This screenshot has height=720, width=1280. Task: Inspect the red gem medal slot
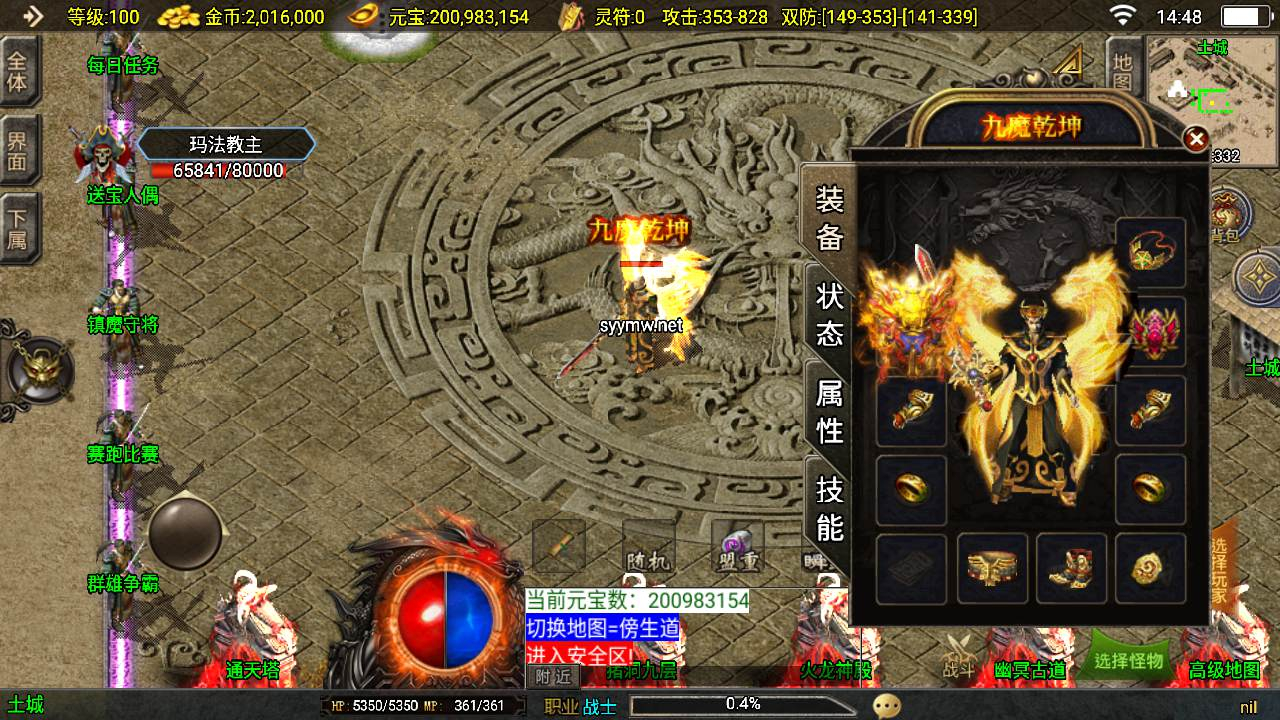1150,331
